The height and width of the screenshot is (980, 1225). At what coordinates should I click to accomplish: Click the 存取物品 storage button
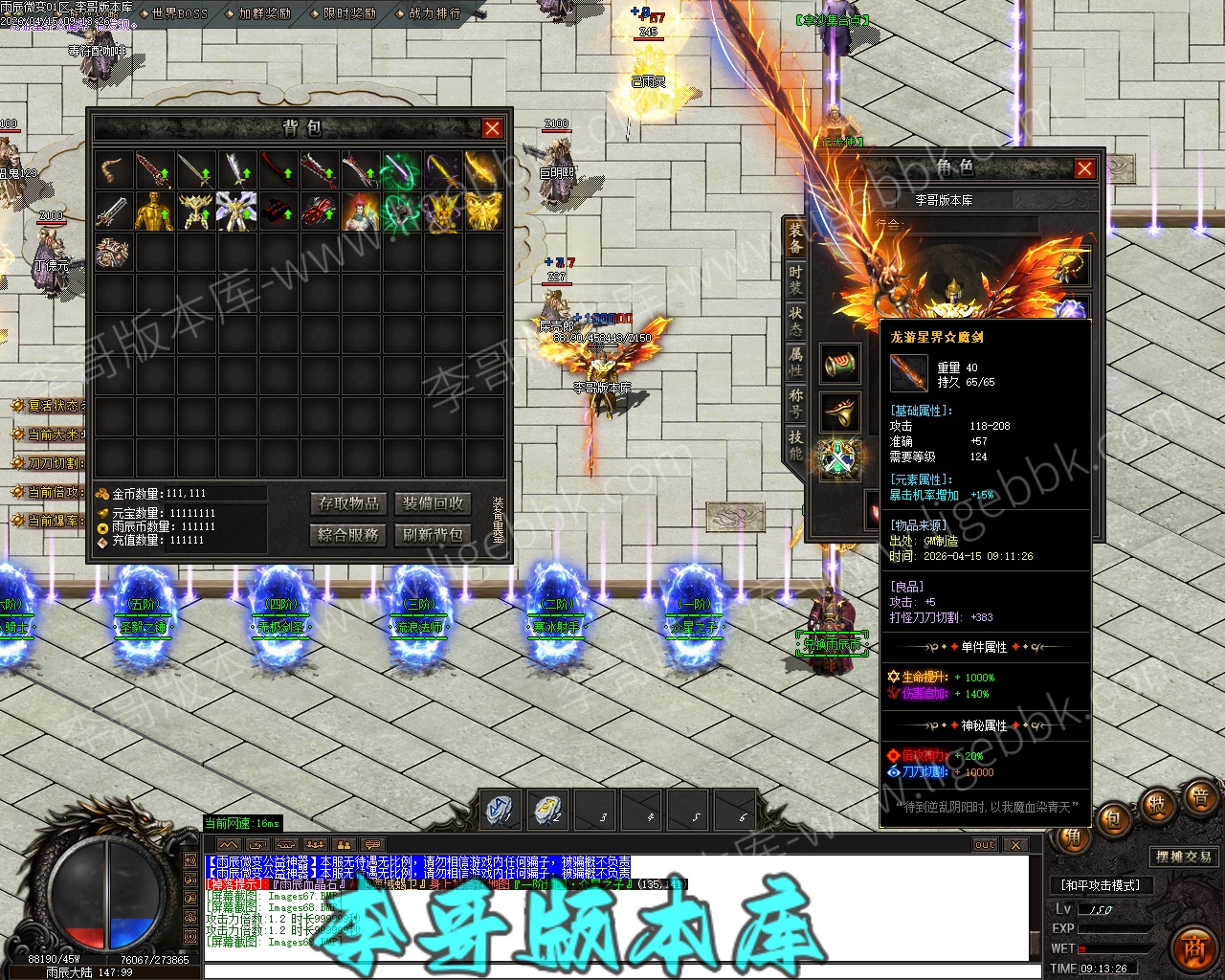coord(349,503)
